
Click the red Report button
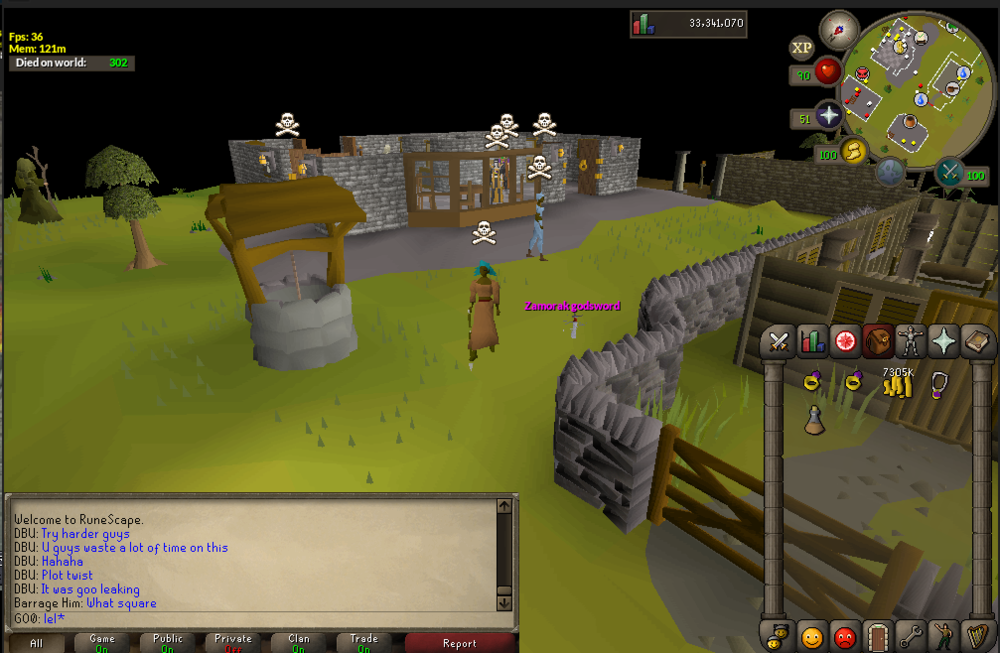459,643
